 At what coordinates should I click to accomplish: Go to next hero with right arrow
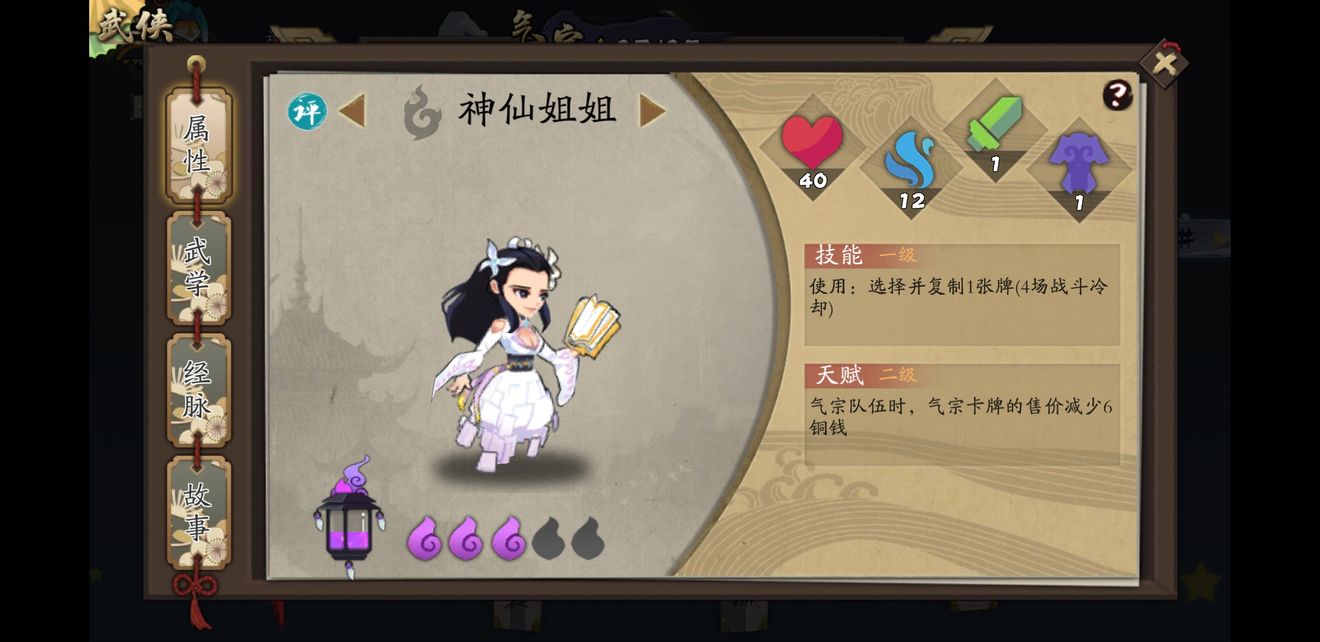[x=652, y=111]
